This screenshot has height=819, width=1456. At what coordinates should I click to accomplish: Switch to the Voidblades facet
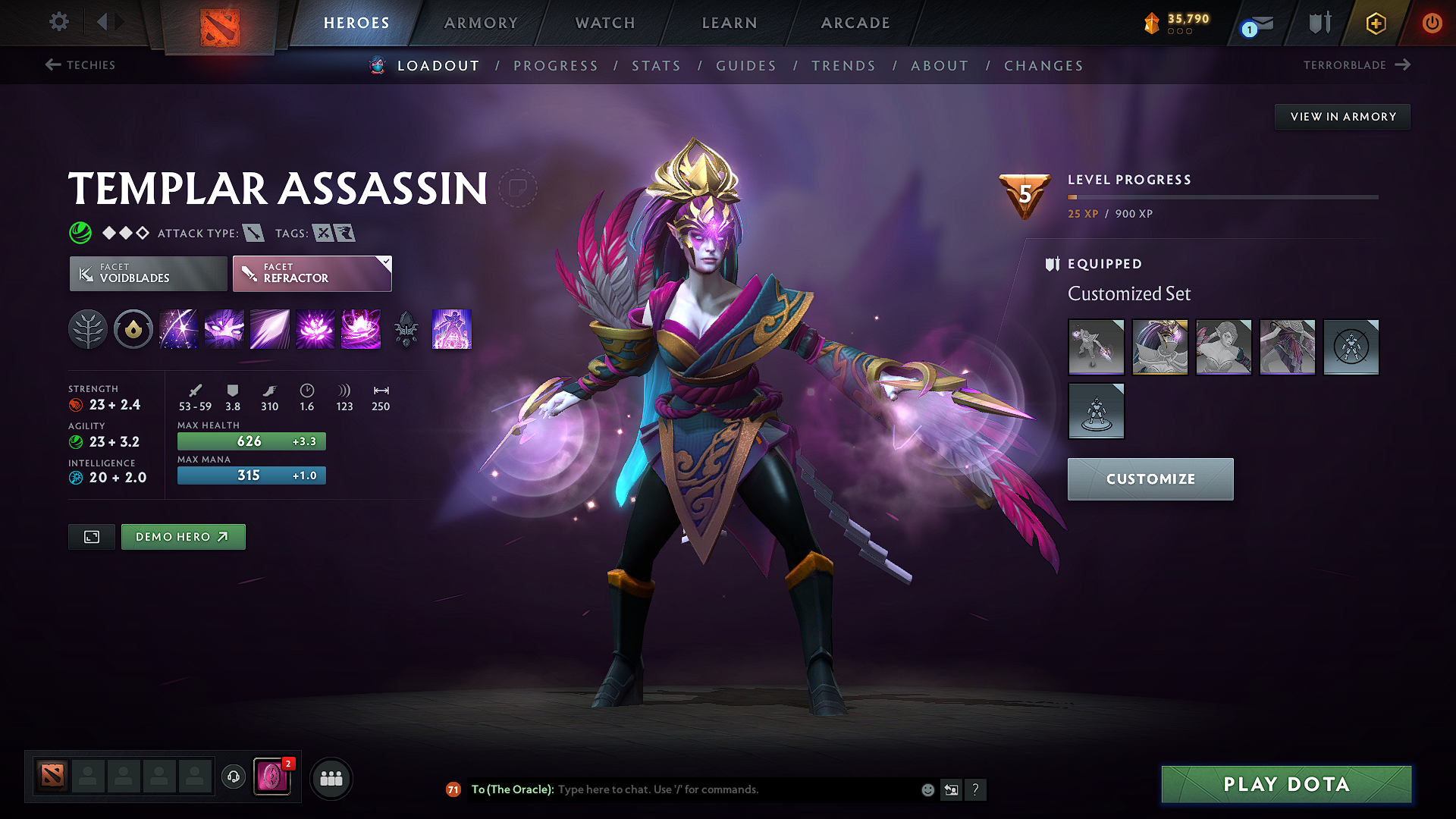(x=147, y=273)
